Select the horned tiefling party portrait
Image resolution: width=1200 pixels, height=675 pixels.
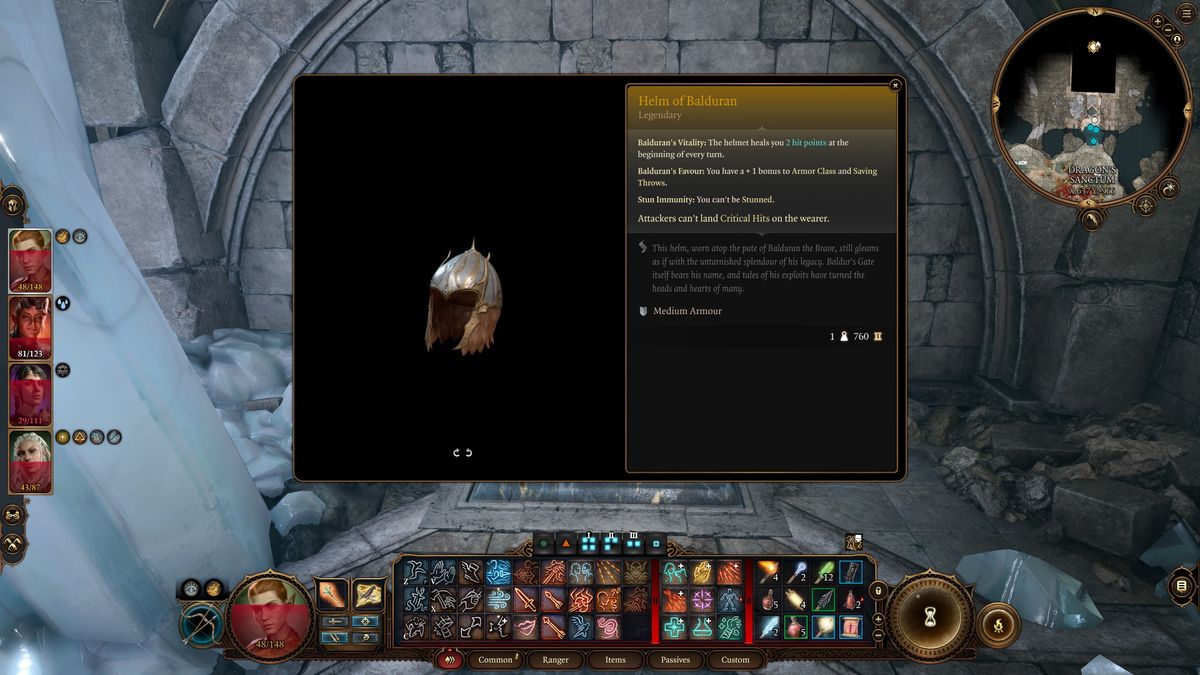[x=30, y=323]
